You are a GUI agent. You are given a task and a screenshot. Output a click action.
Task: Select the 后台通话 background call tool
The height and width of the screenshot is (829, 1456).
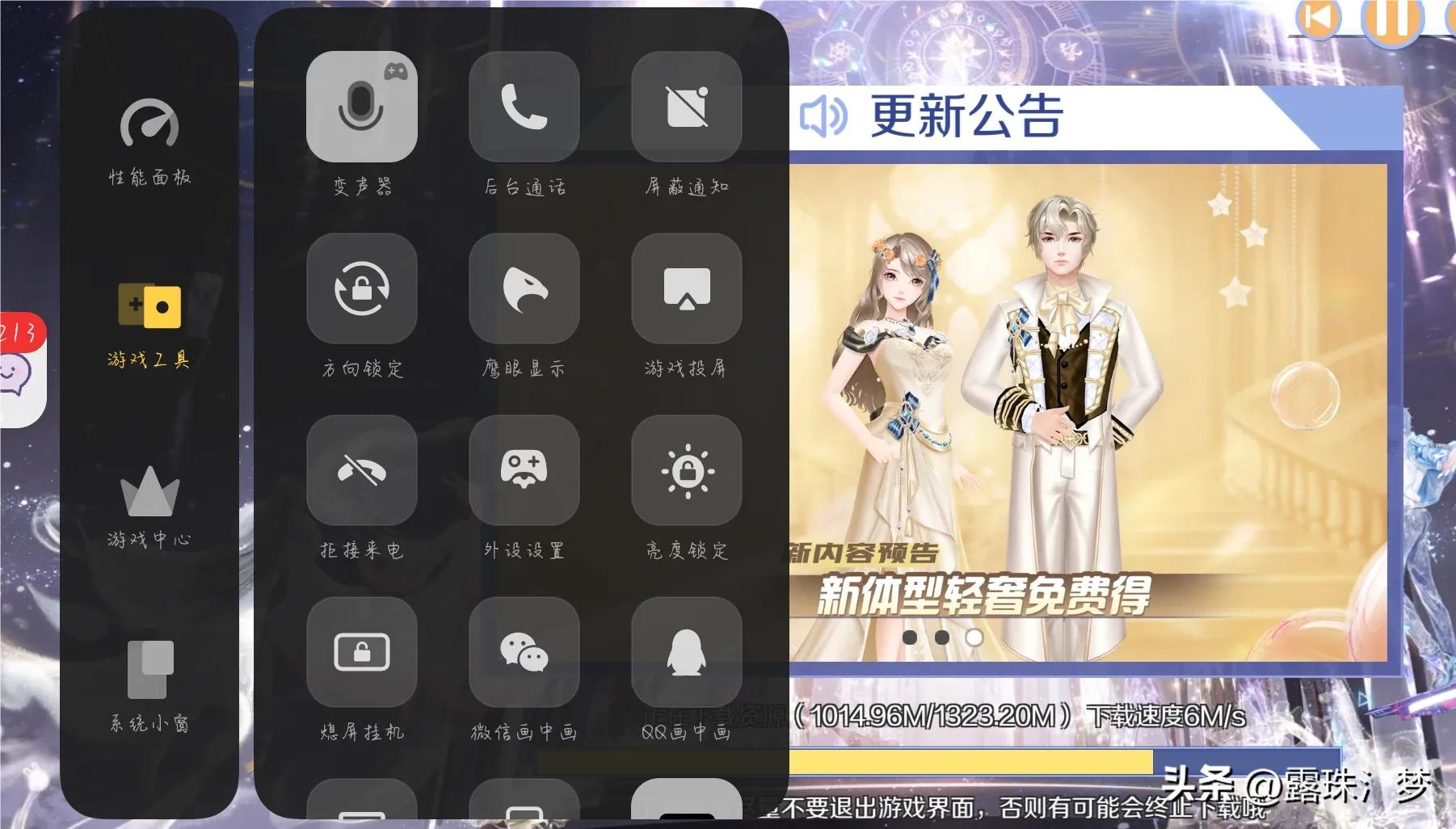[524, 105]
